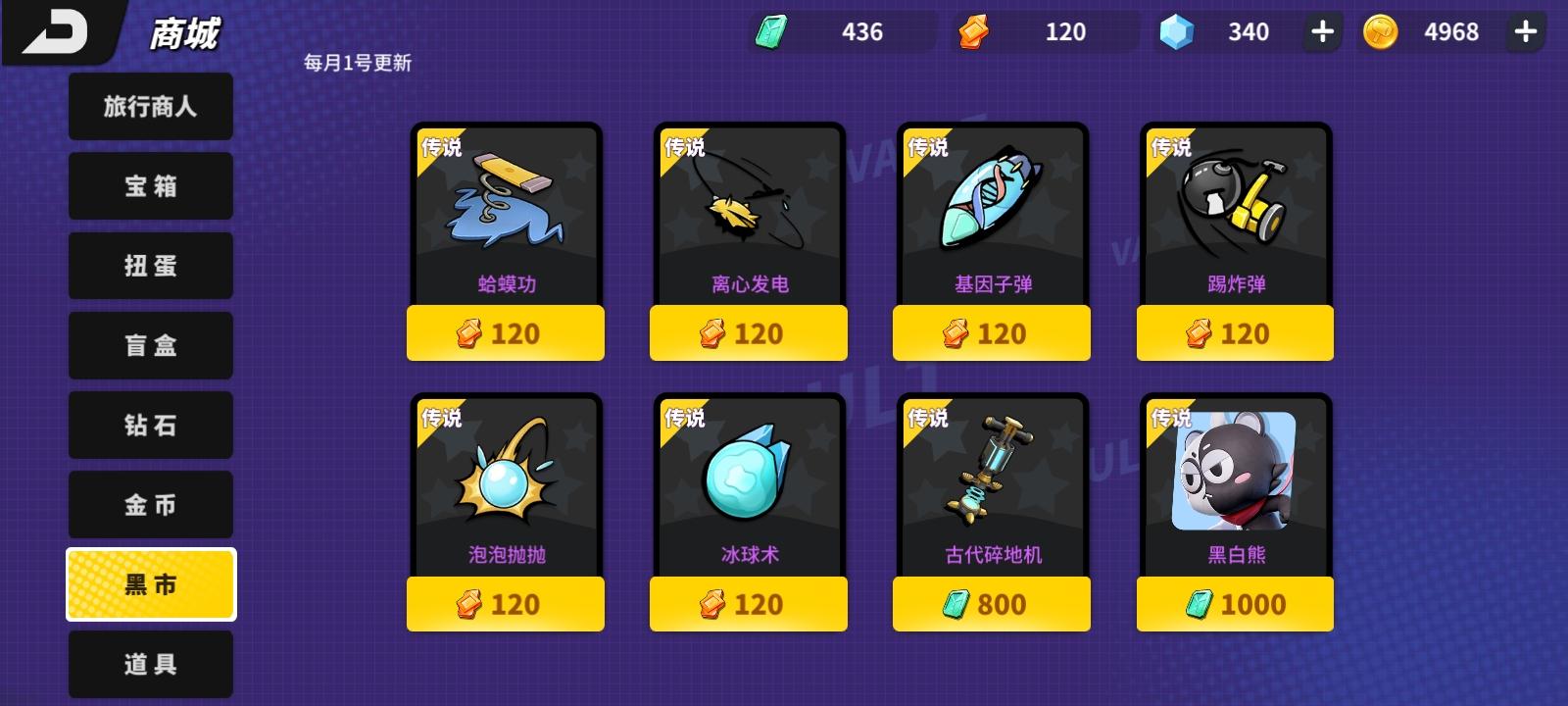Buy 古代碎地机 for 800
Image resolution: width=1568 pixels, height=706 pixels.
(x=992, y=603)
